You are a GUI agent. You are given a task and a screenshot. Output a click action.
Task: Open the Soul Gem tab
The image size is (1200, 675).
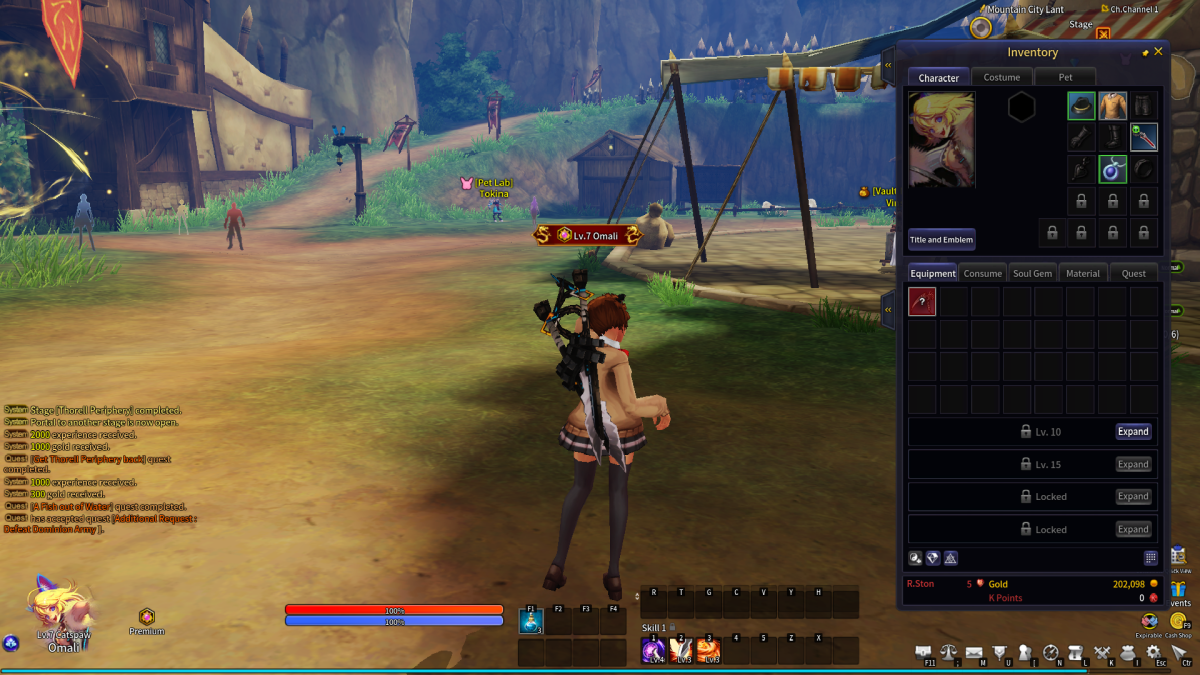point(1032,273)
